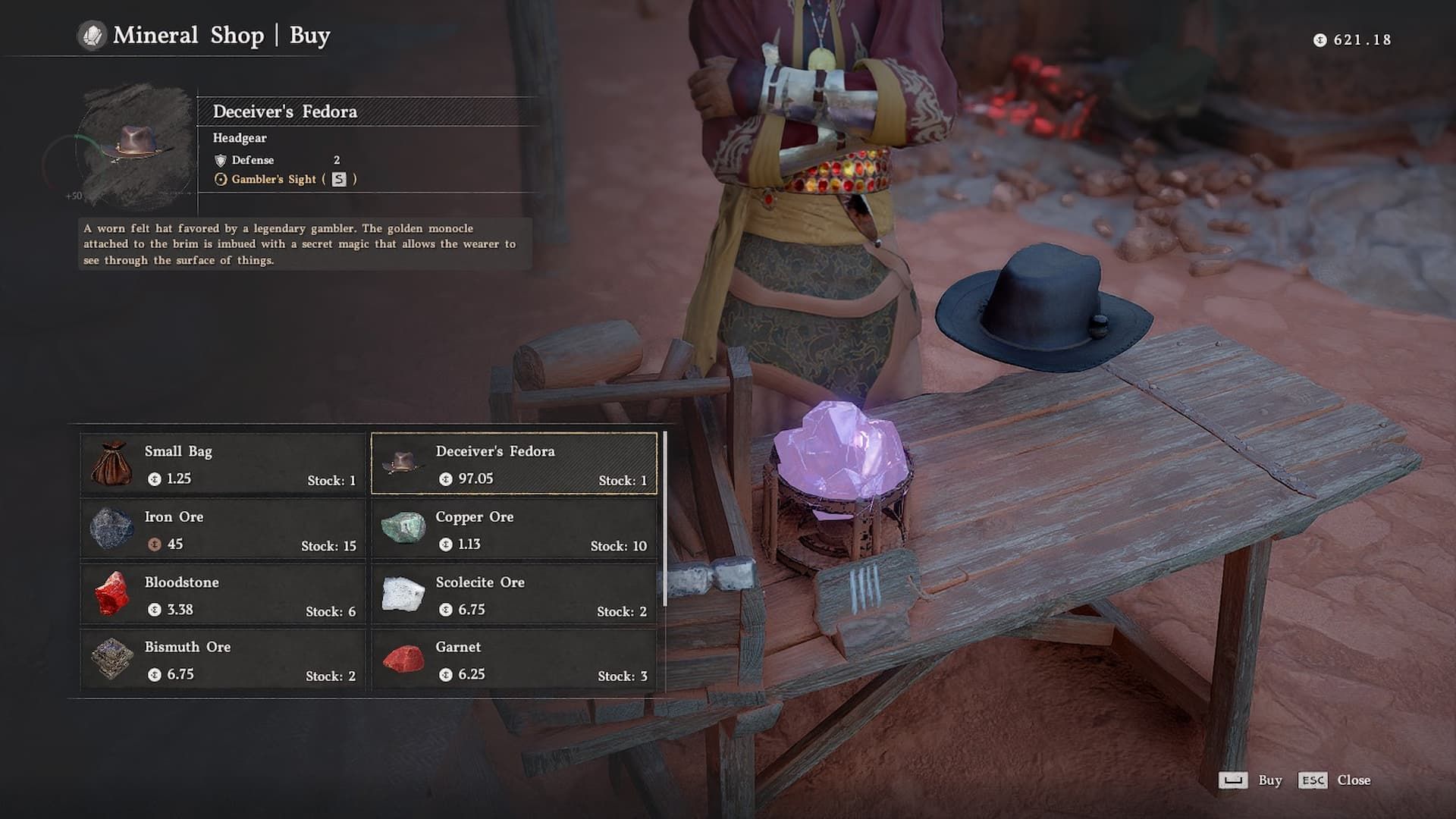Select the Small Bag shop item

[223, 464]
